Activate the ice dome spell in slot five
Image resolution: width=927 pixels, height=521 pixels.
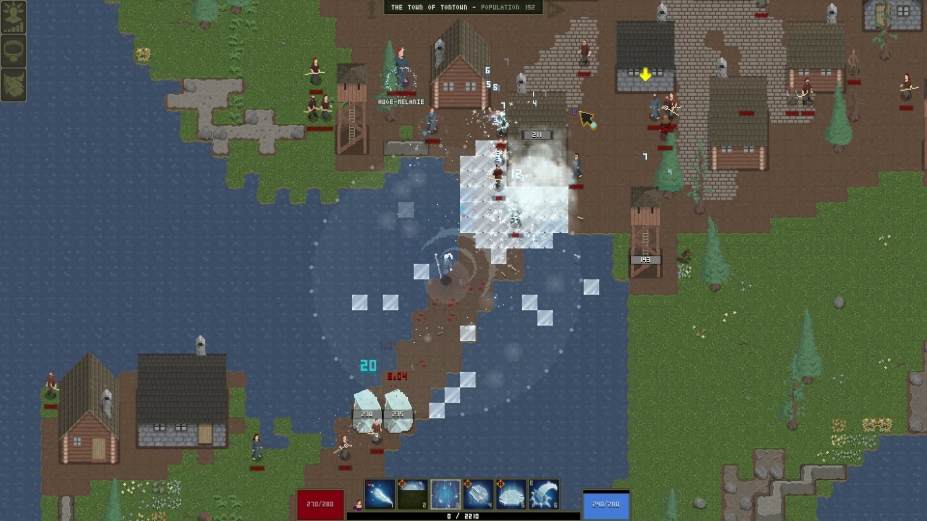click(x=511, y=494)
